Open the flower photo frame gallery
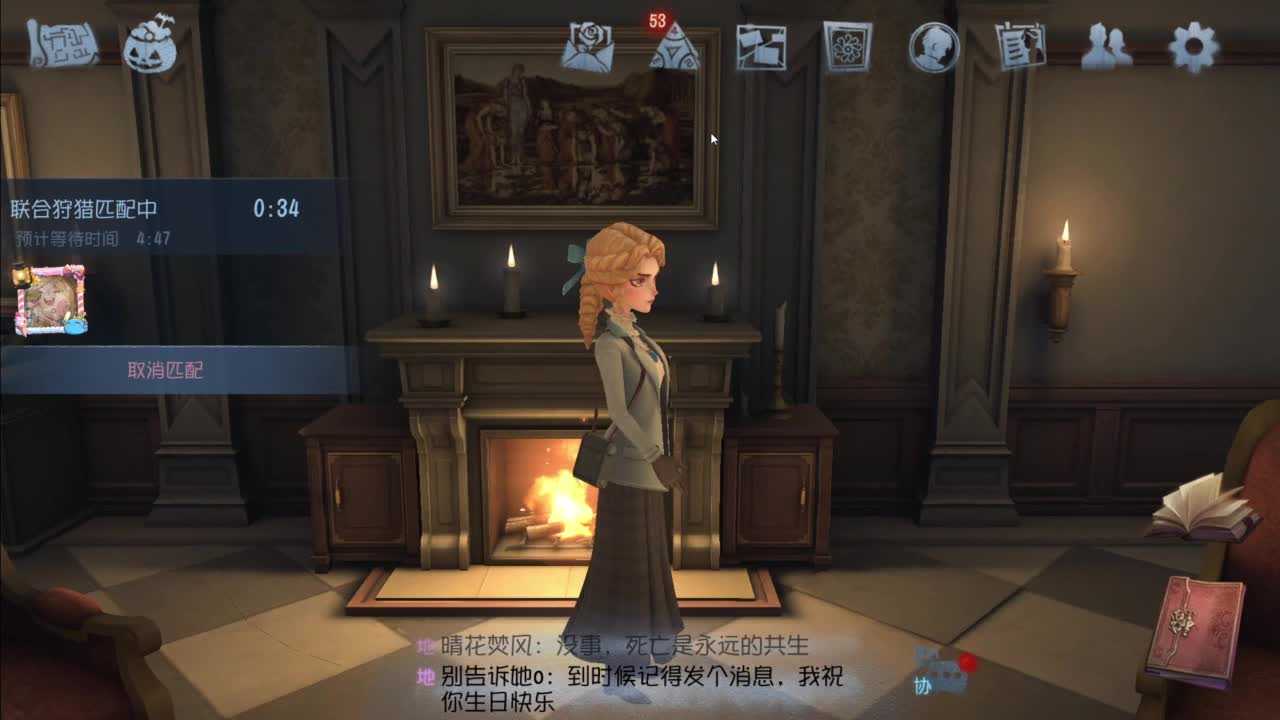Image resolution: width=1280 pixels, height=720 pixels. [849, 46]
